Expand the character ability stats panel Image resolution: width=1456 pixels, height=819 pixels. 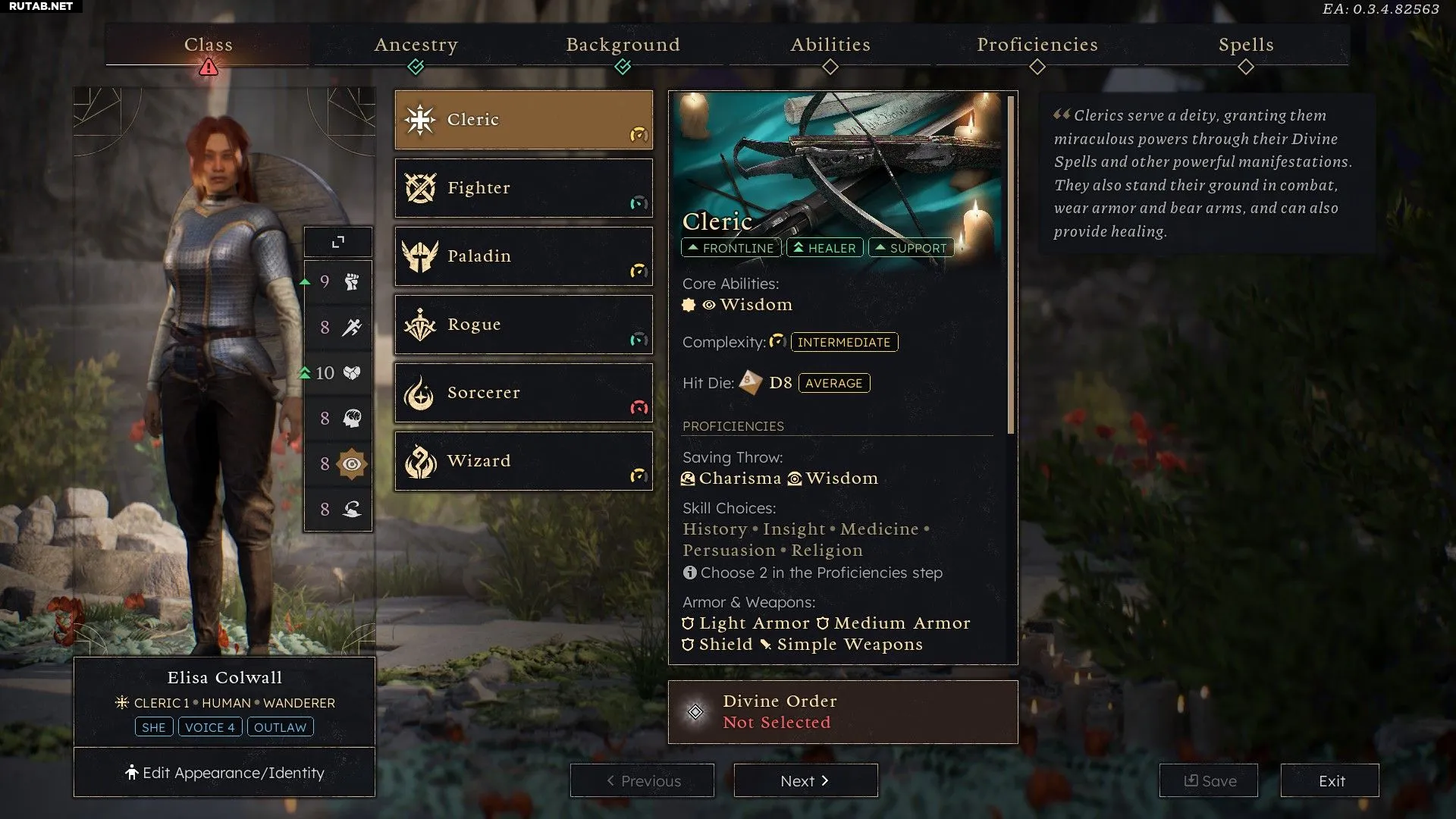[338, 242]
